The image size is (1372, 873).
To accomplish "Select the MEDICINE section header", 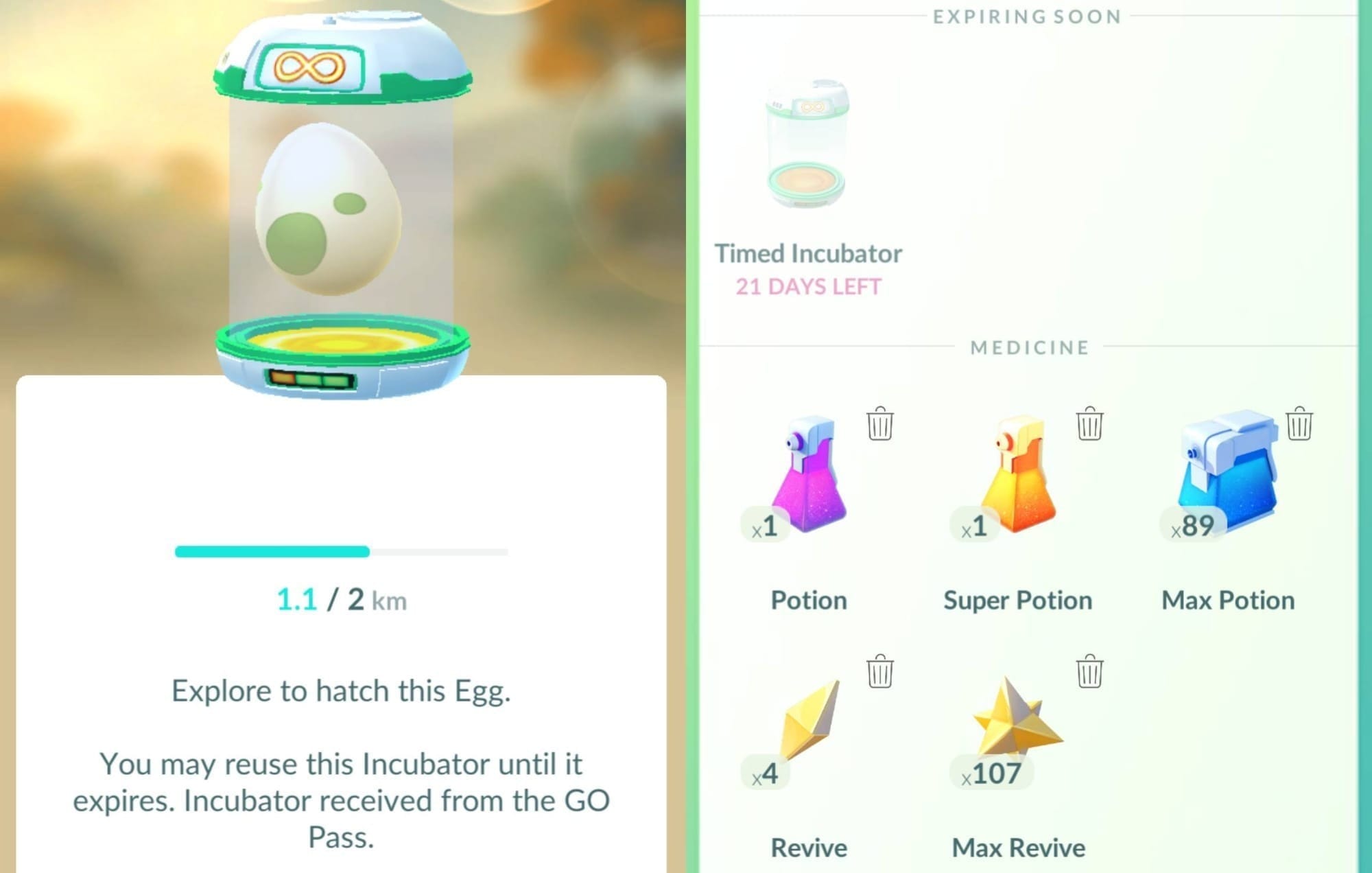I will (x=1028, y=348).
